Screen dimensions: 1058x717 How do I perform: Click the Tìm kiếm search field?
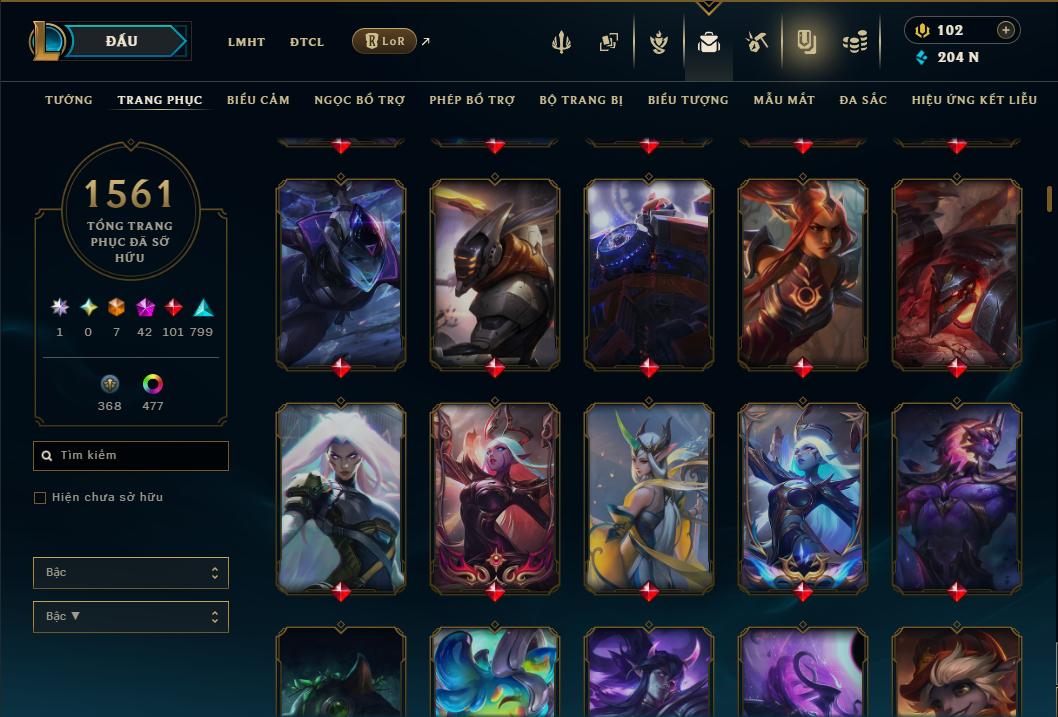click(131, 456)
